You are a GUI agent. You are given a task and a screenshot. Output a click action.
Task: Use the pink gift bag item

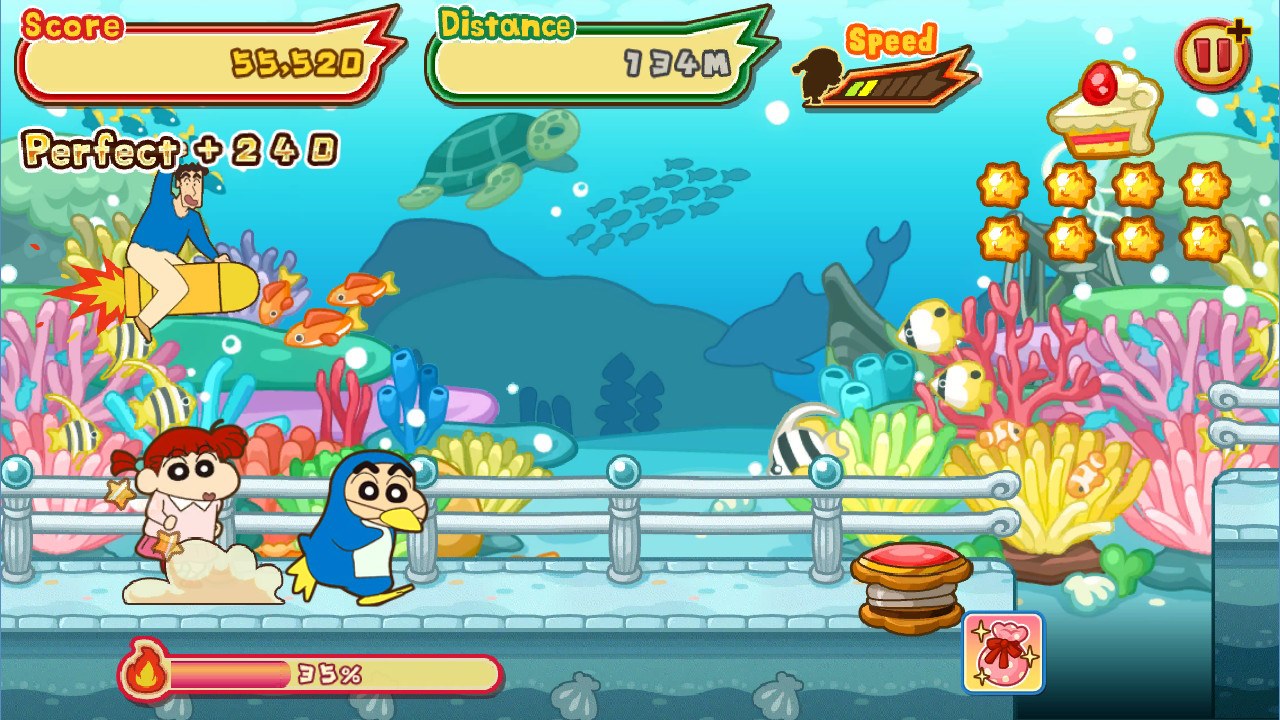coord(1003,654)
